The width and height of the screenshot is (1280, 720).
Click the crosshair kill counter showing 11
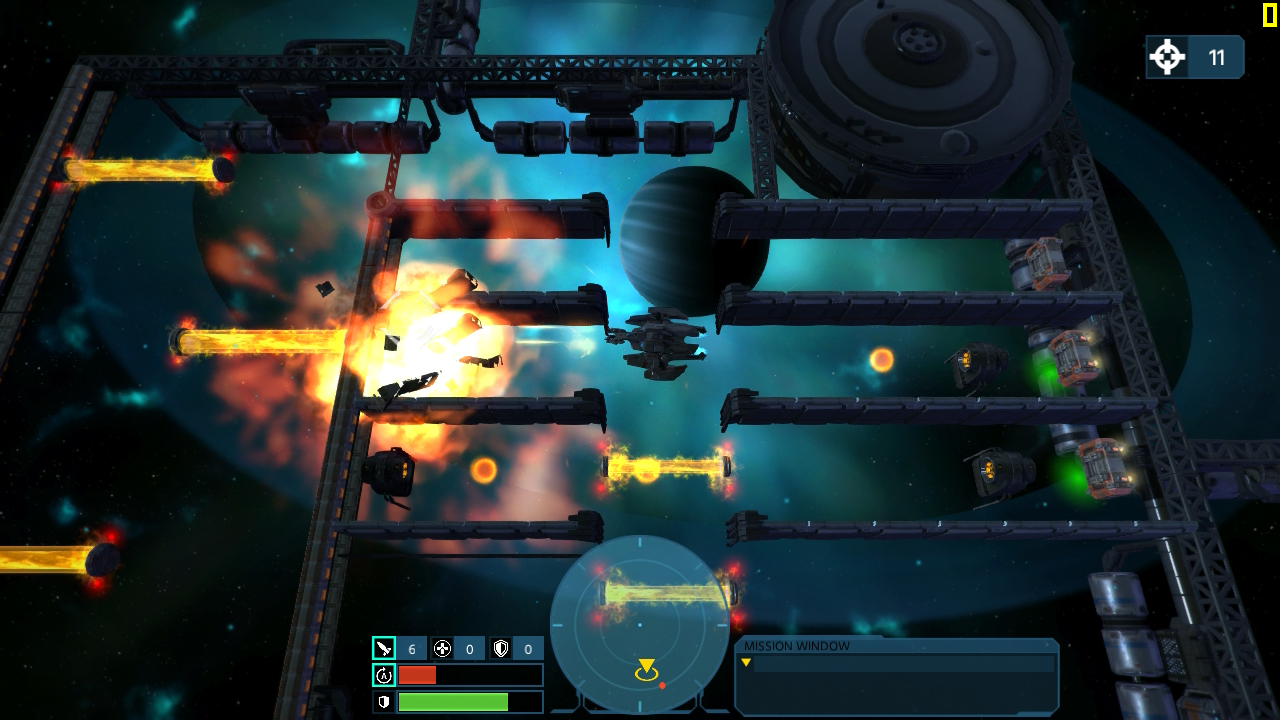coord(1166,57)
